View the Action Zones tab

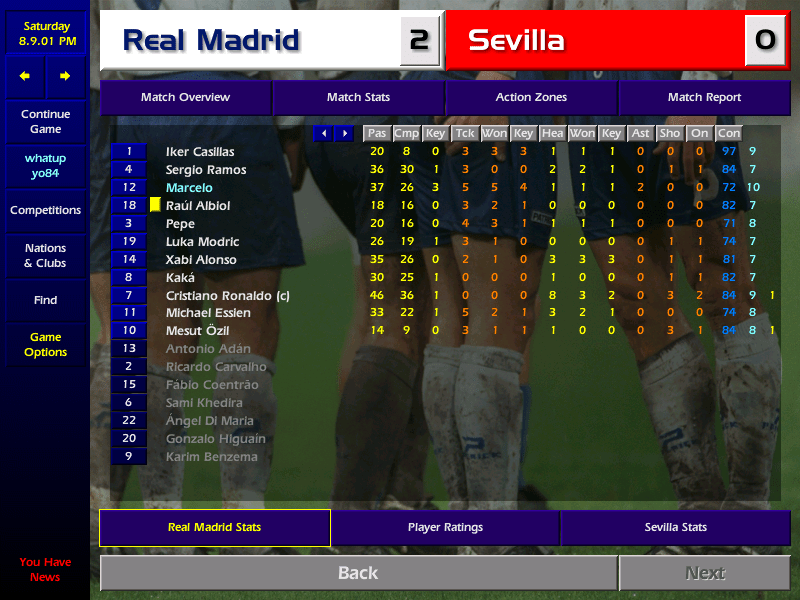pyautogui.click(x=531, y=98)
